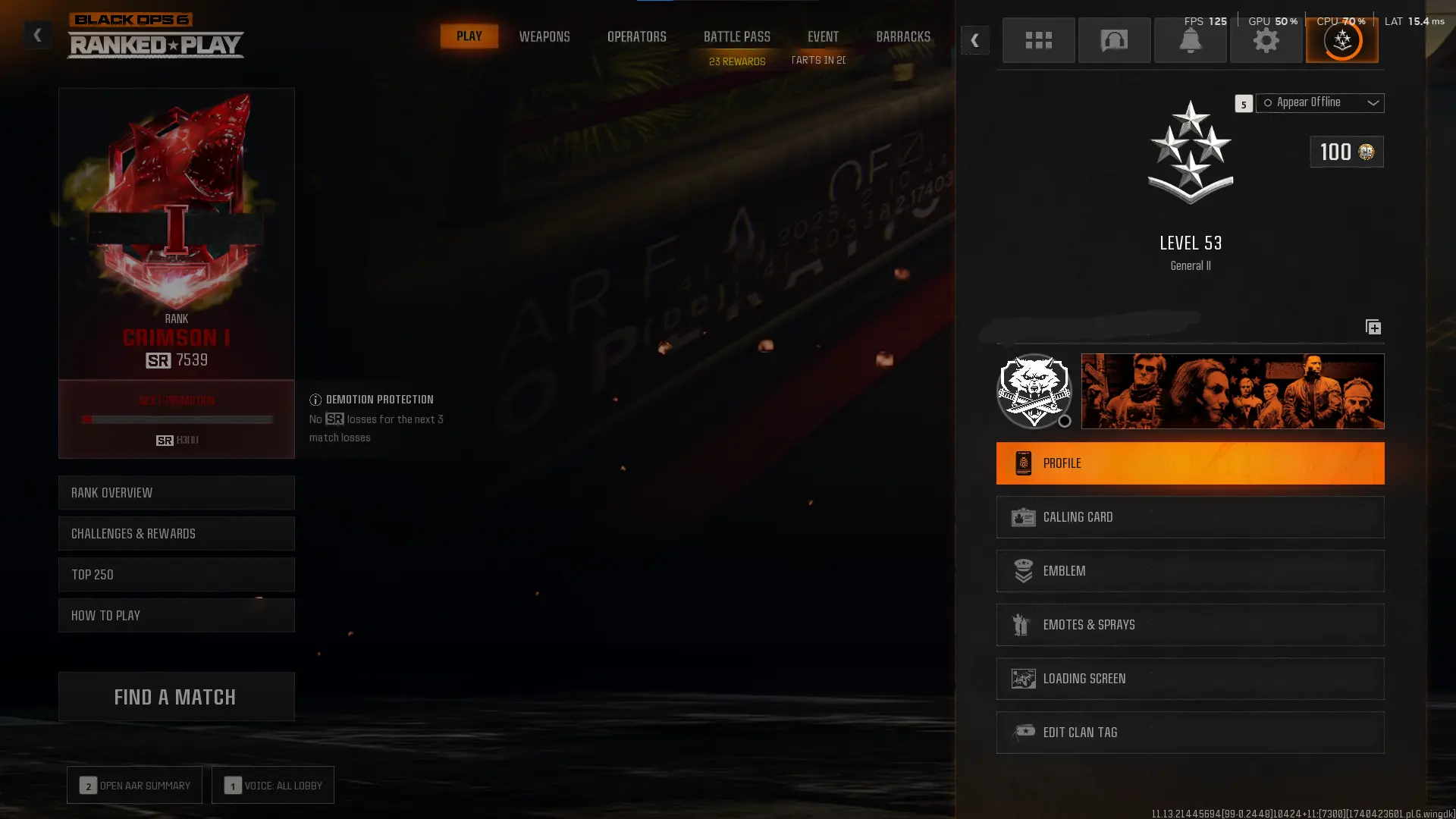This screenshot has height=819, width=1456.
Task: Select the Emblem badge icon
Action: [x=1025, y=570]
